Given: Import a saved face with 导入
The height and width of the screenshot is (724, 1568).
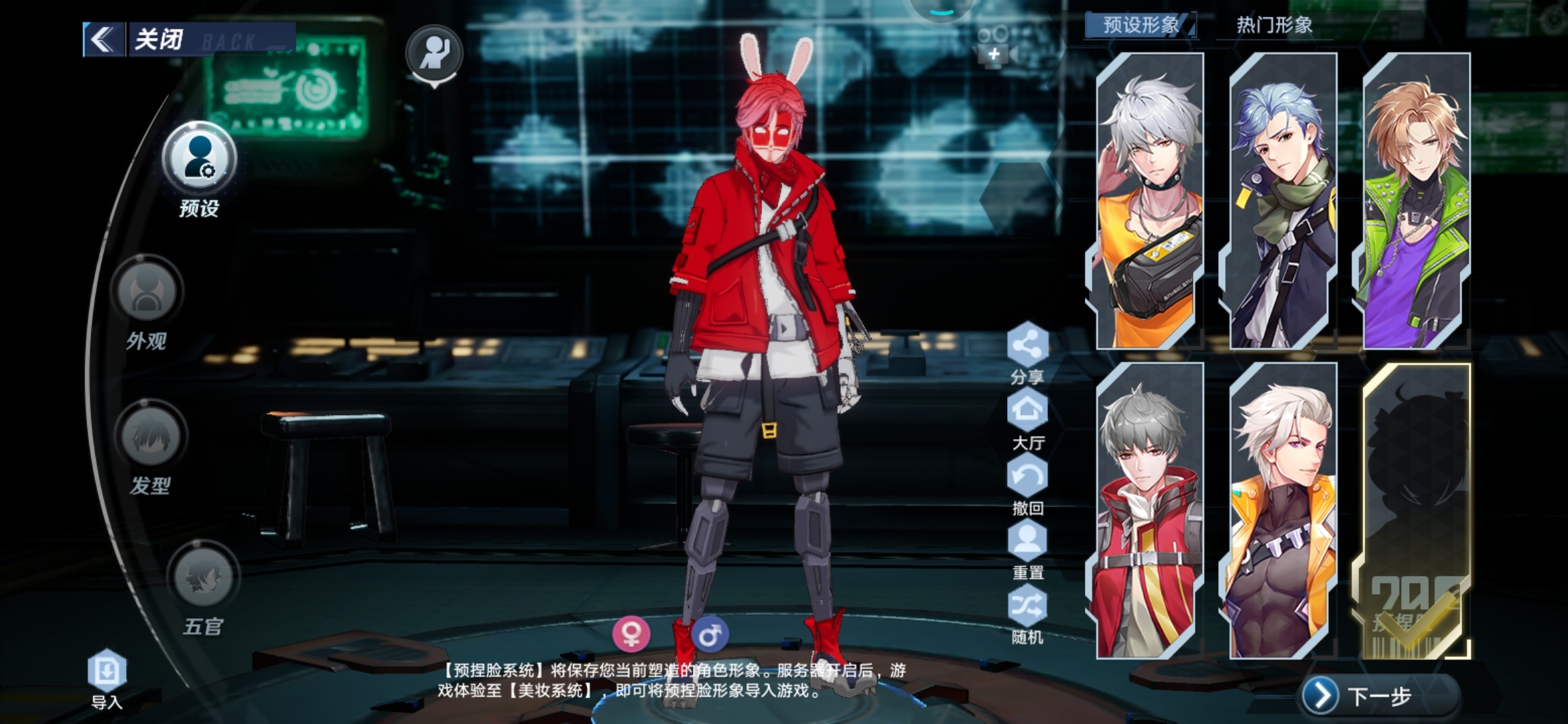Looking at the screenshot, I should 107,672.
